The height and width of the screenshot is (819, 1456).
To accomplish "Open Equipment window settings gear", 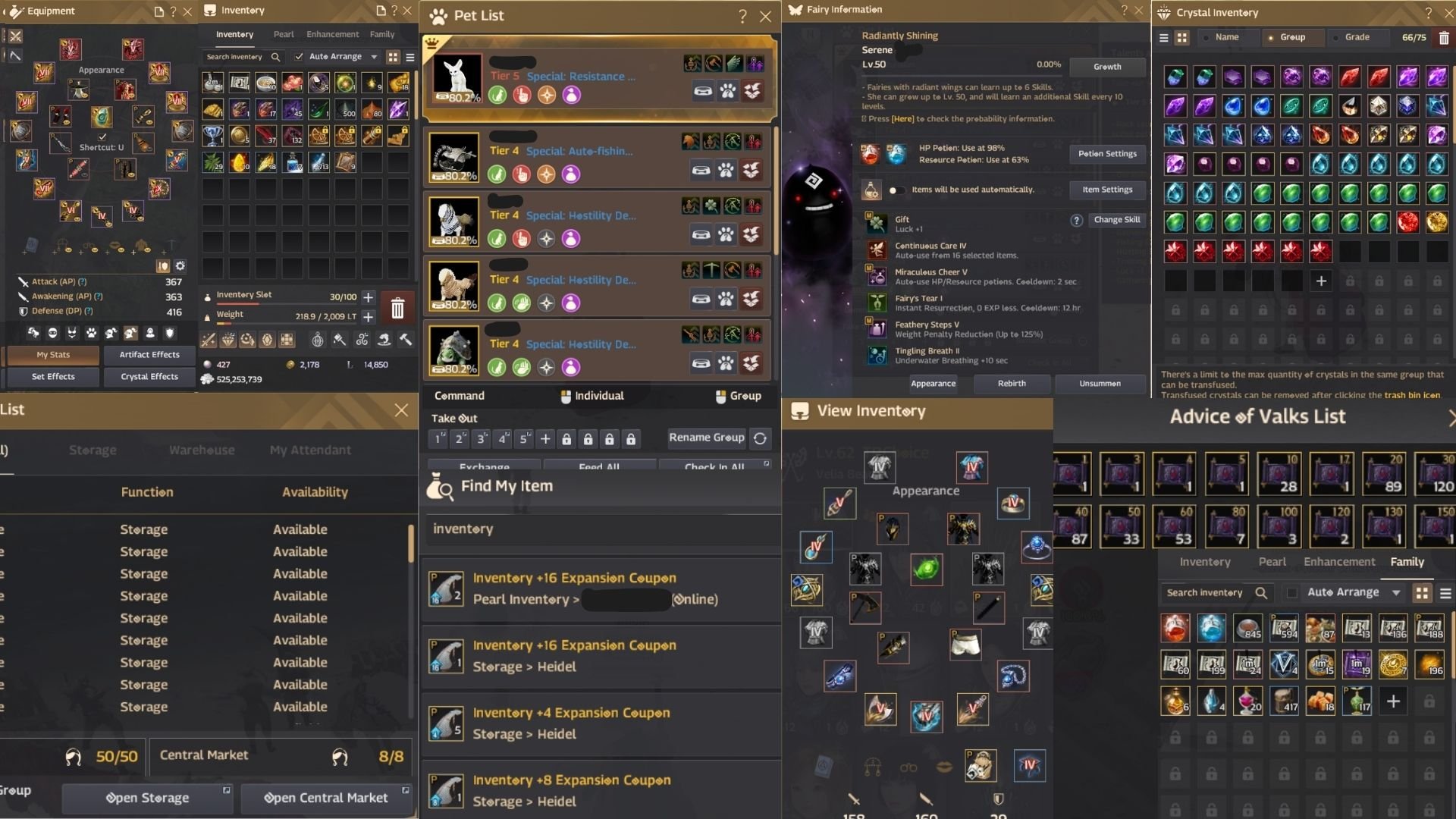I will click(x=180, y=266).
